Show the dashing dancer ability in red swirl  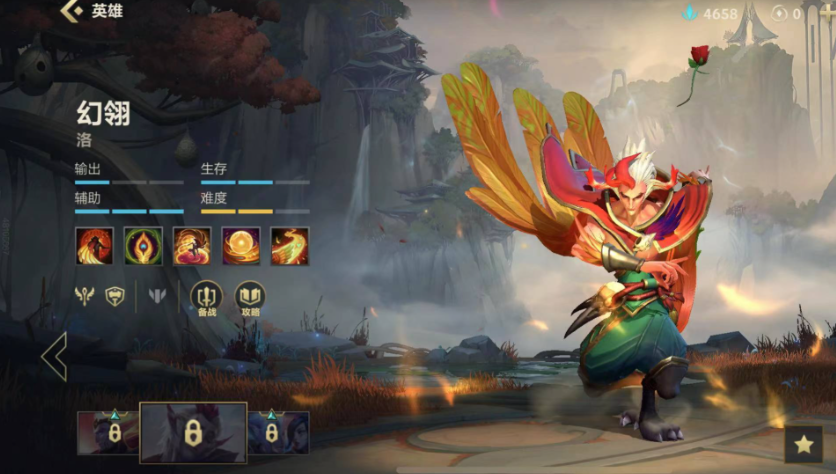coord(192,246)
